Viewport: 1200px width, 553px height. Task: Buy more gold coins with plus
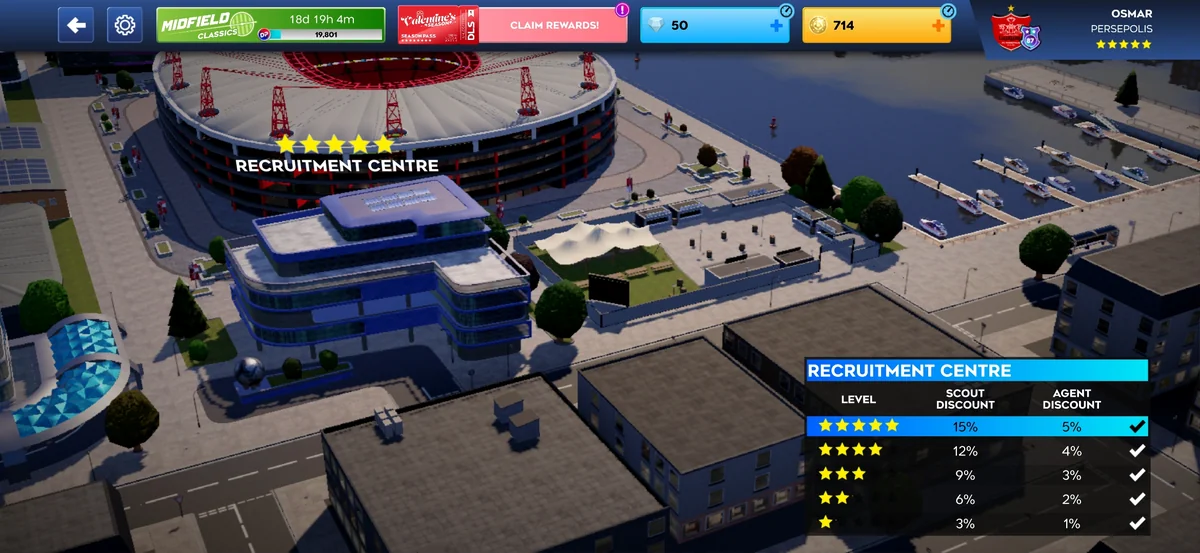[x=937, y=25]
